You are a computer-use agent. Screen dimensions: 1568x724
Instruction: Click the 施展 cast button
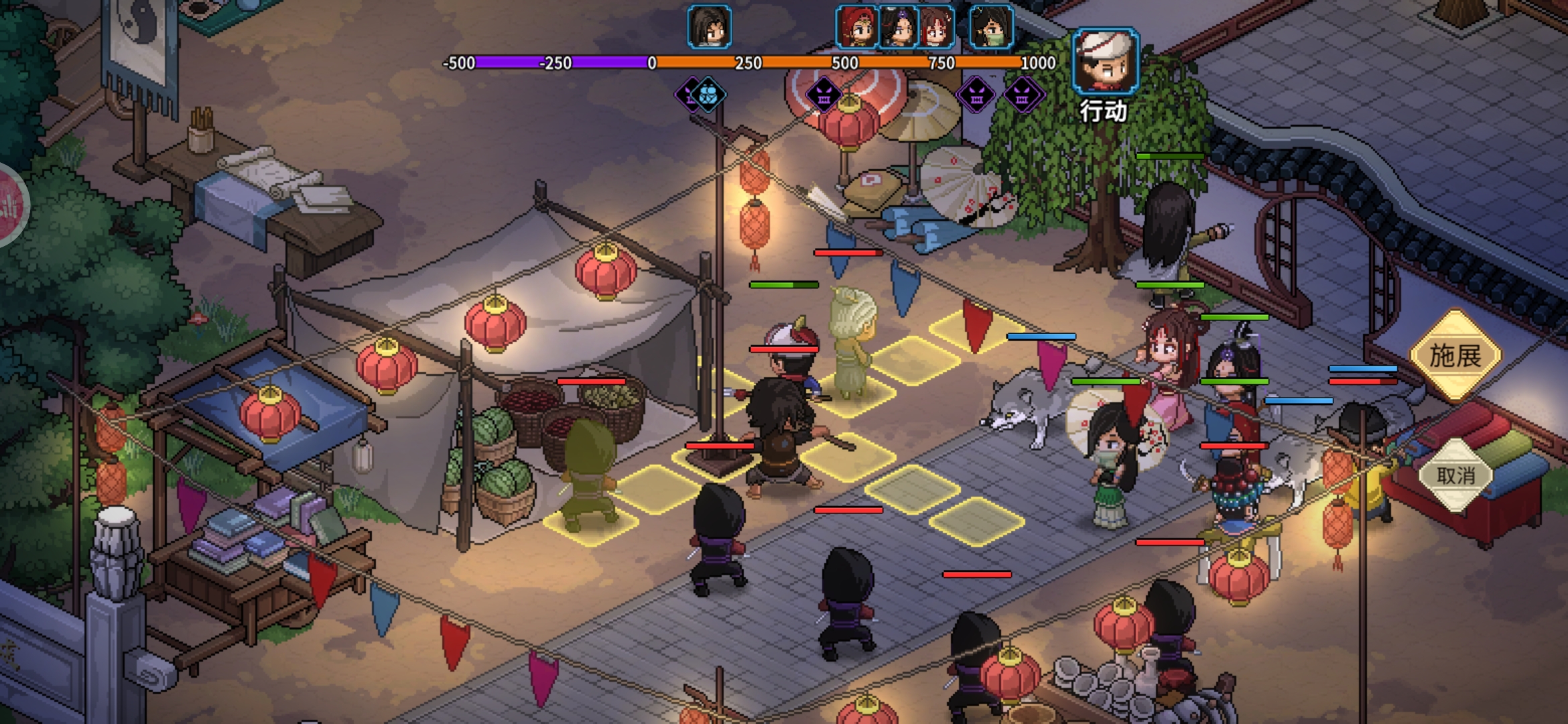1455,355
